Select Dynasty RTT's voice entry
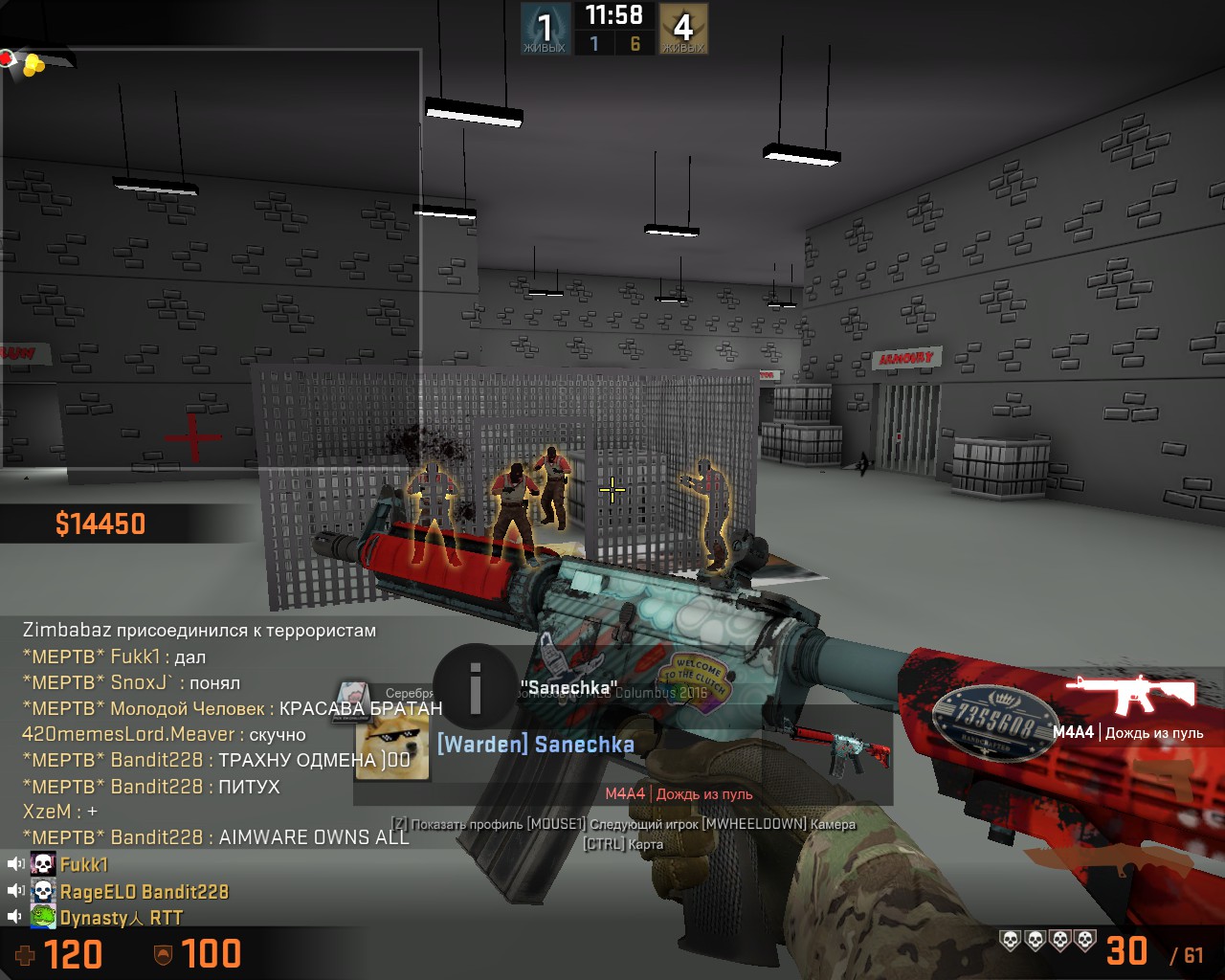This screenshot has height=980, width=1225. pos(121,918)
